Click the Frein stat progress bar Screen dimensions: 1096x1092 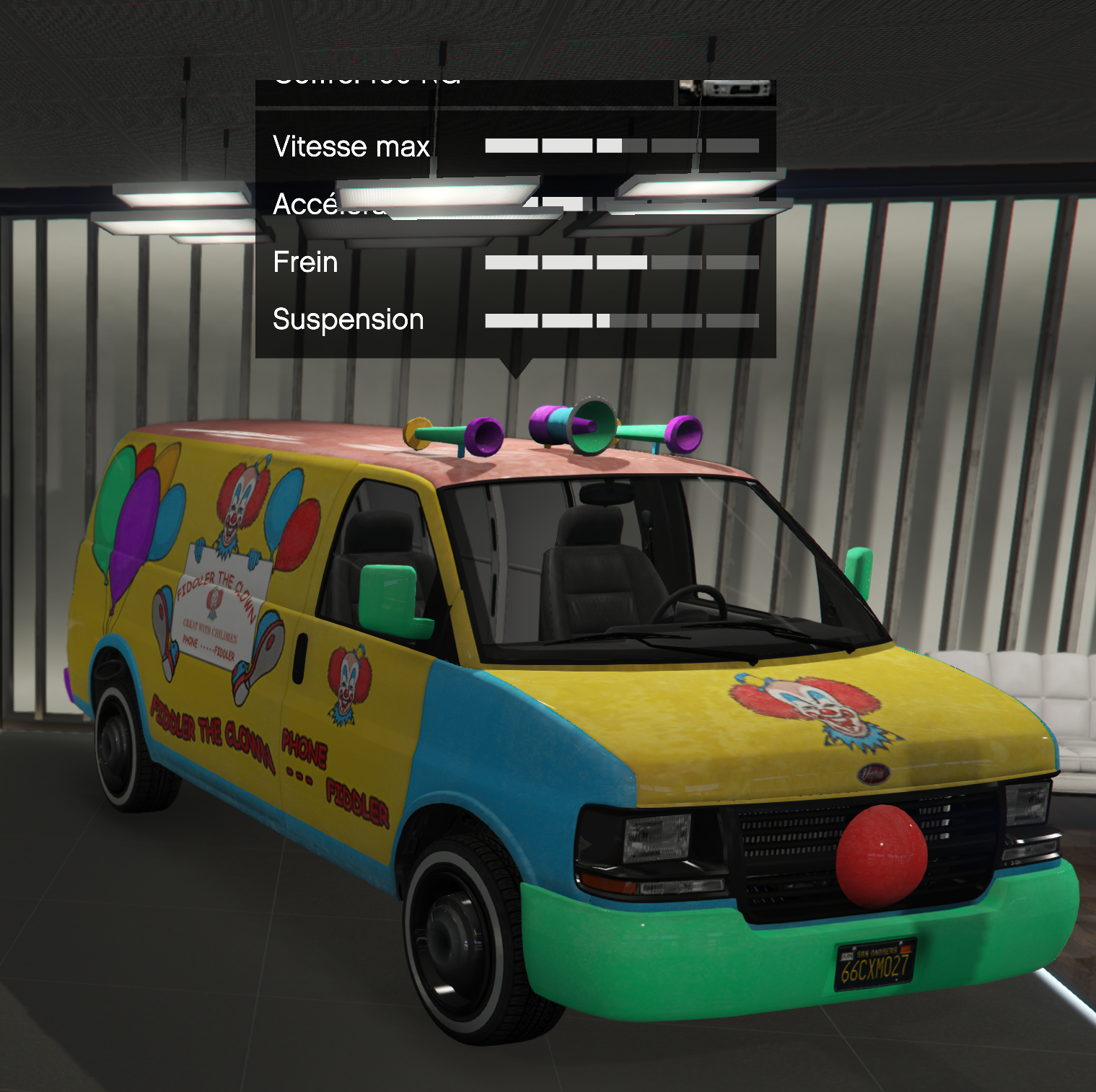(621, 262)
